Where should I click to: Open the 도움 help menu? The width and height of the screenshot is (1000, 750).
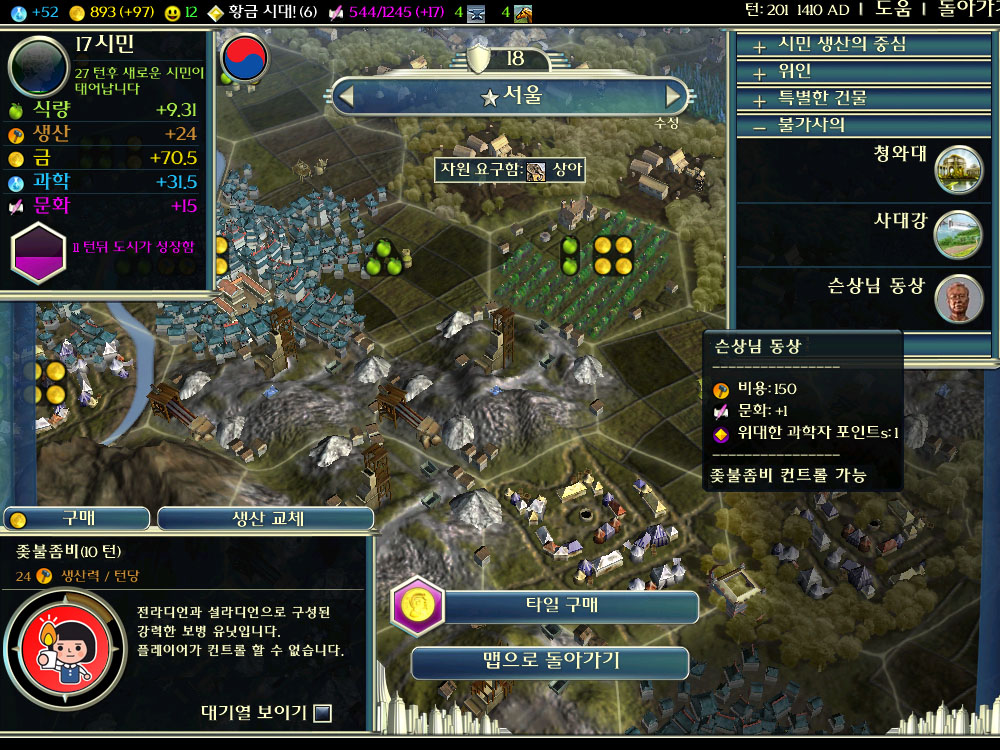tap(894, 9)
